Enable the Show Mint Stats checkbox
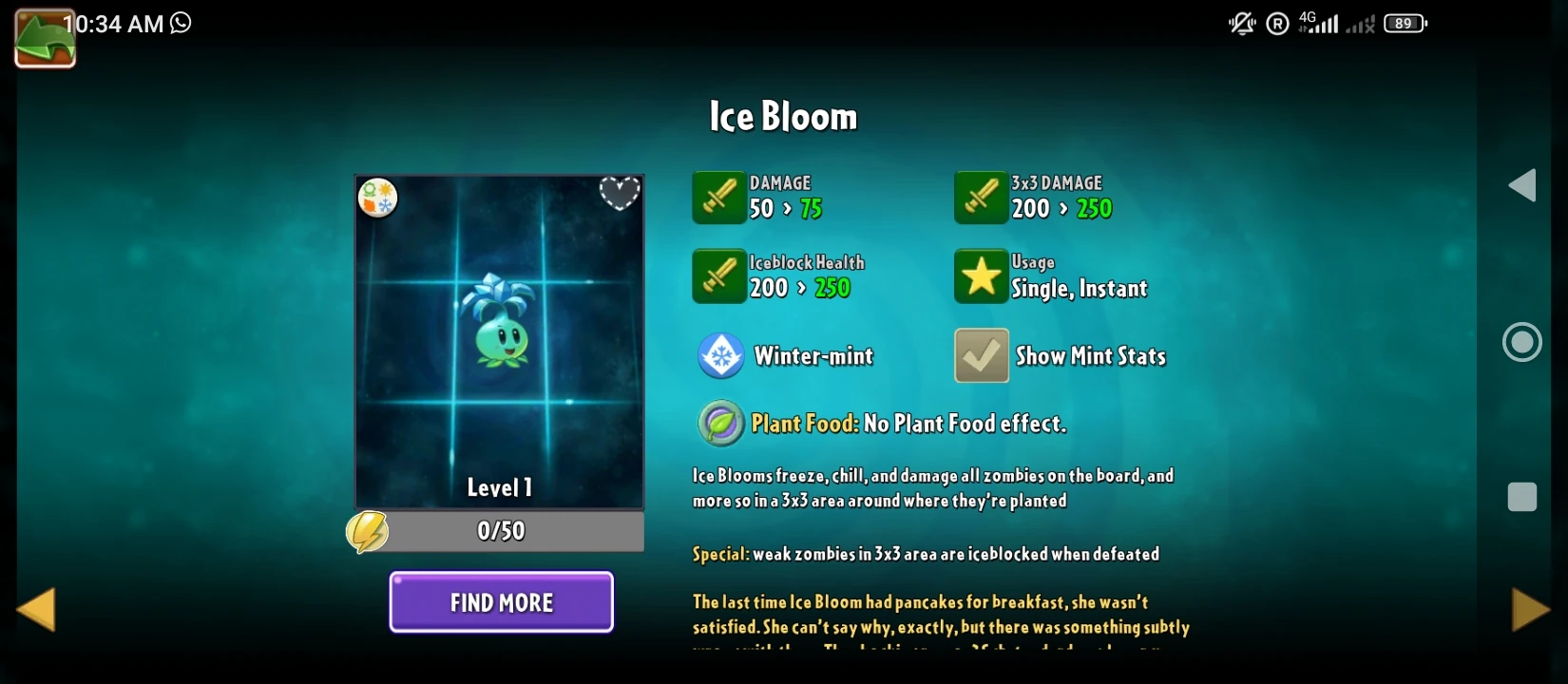Viewport: 1568px width, 684px height. [981, 355]
